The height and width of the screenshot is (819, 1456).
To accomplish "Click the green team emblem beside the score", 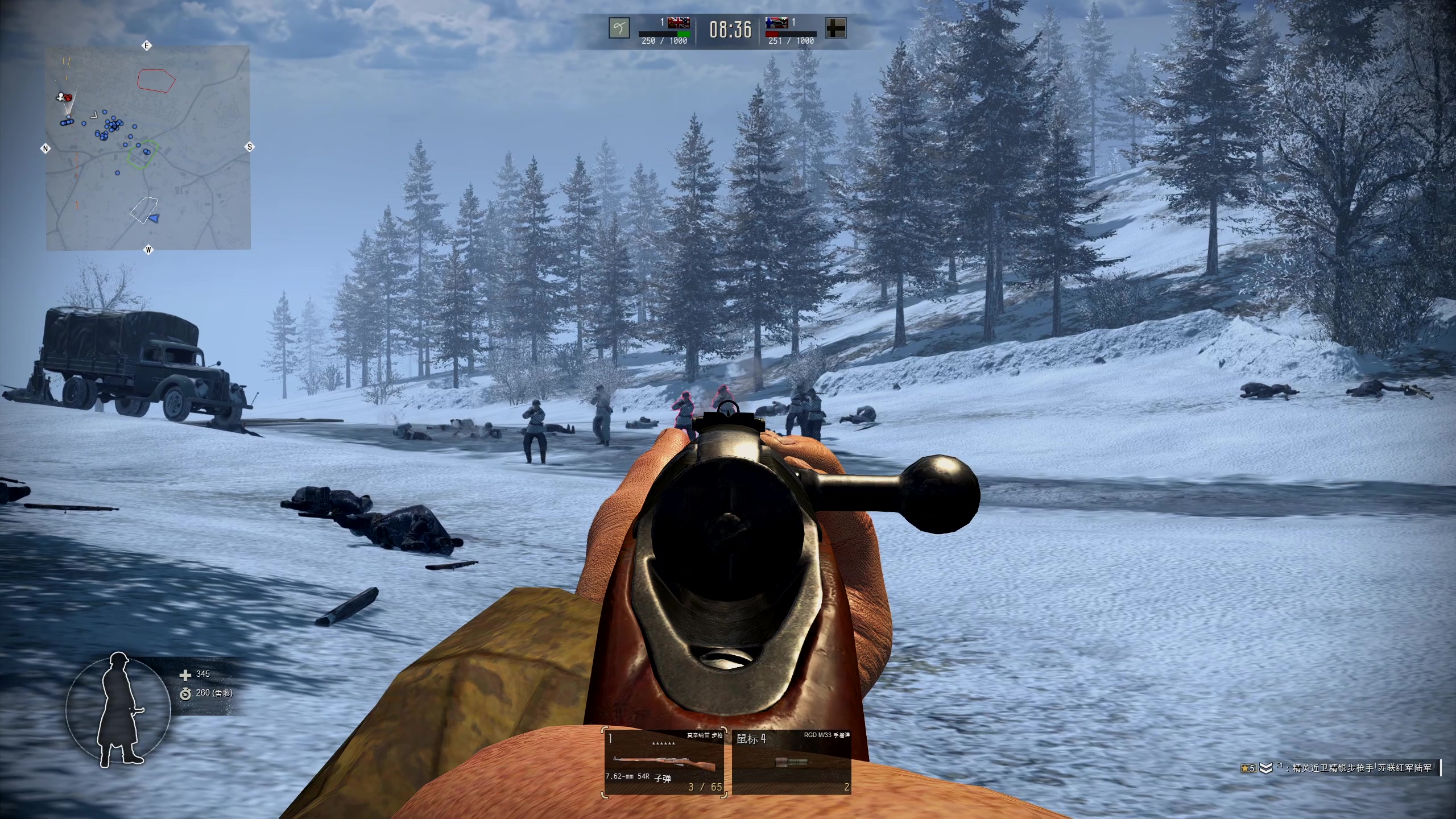I will [x=619, y=28].
